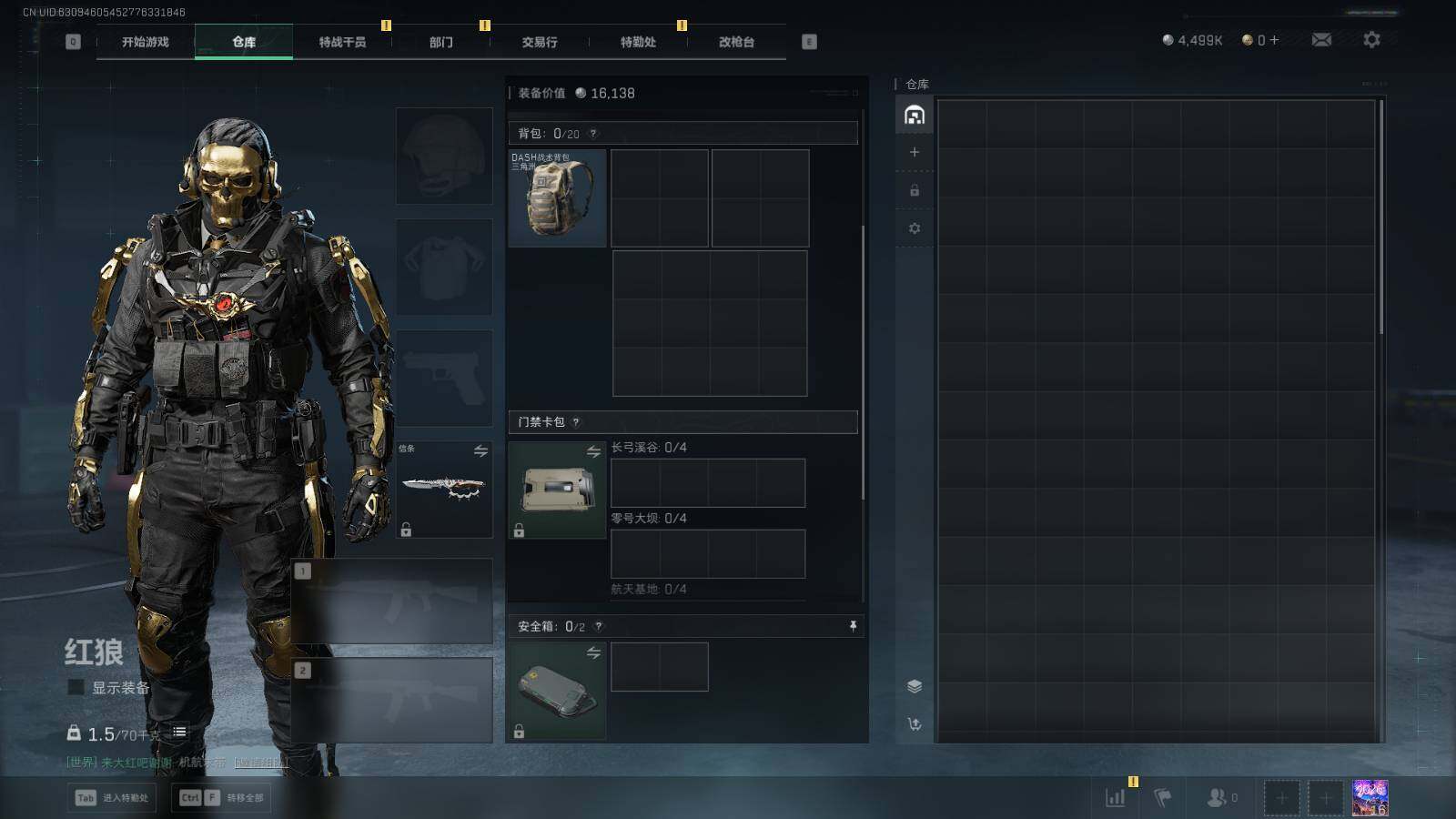The height and width of the screenshot is (819, 1456).
Task: Open the 开始游戏 tab
Action: [x=146, y=42]
